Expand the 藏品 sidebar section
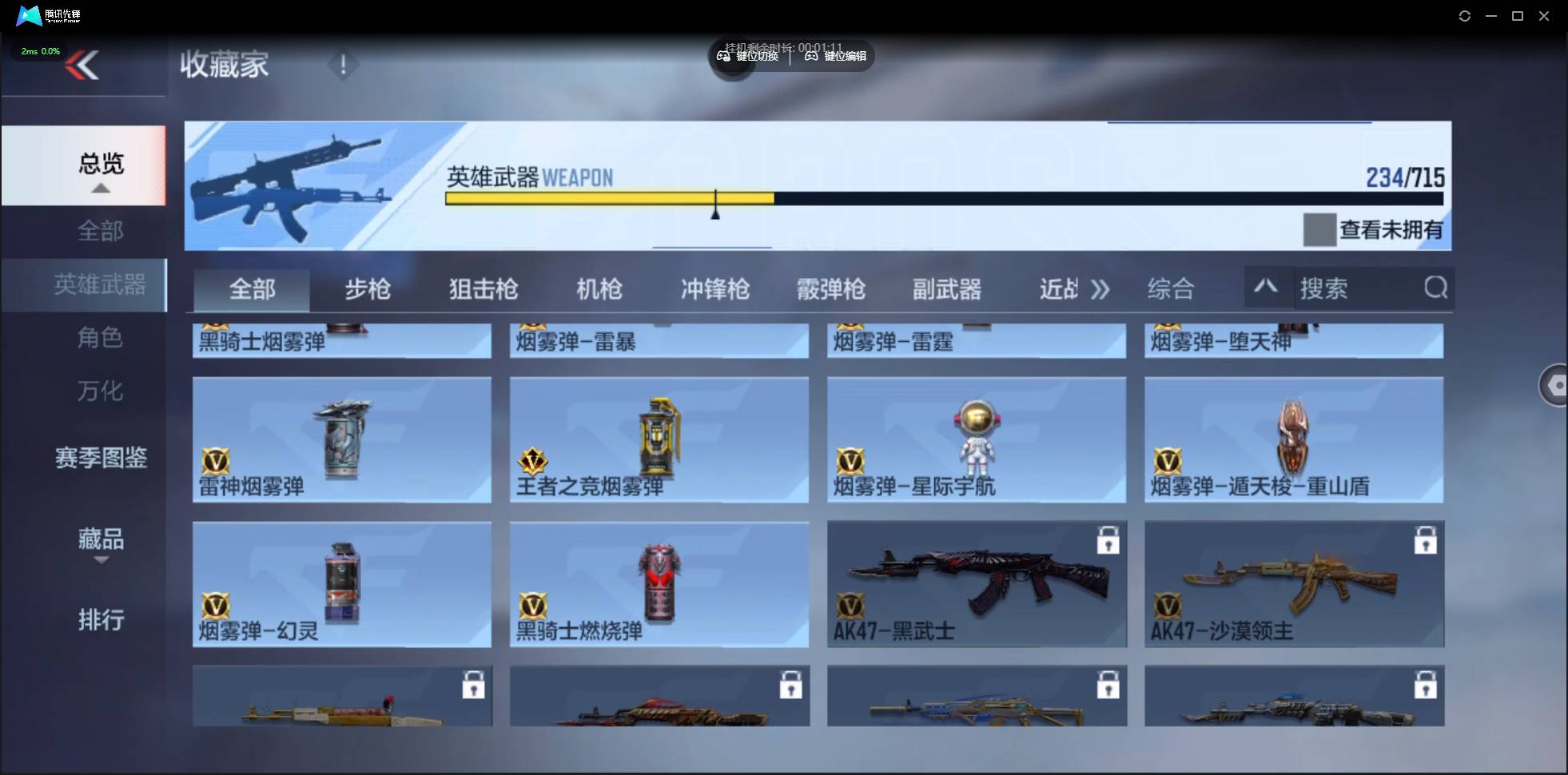Image resolution: width=1568 pixels, height=775 pixels. point(100,540)
